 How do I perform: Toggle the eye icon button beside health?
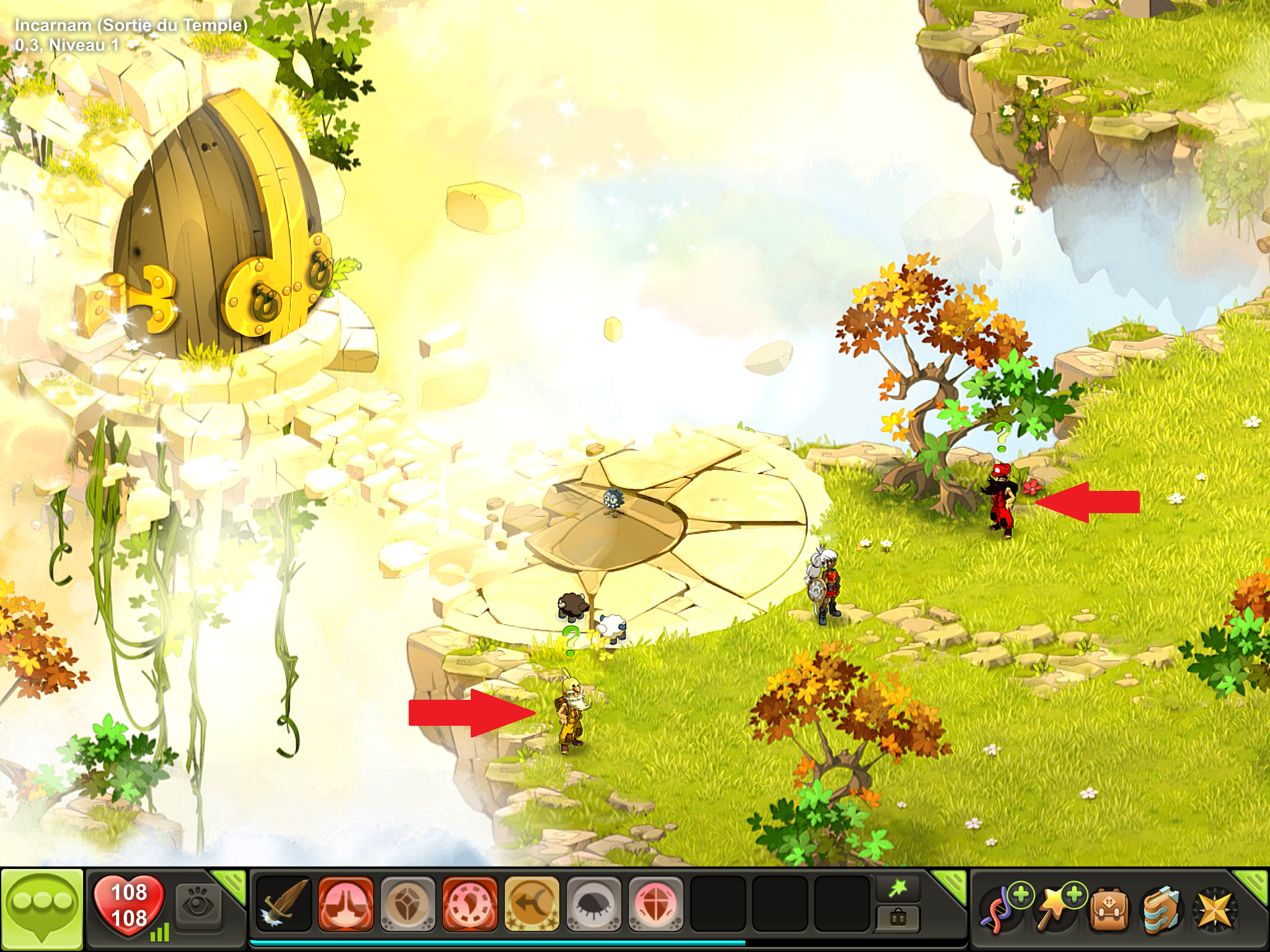(198, 906)
